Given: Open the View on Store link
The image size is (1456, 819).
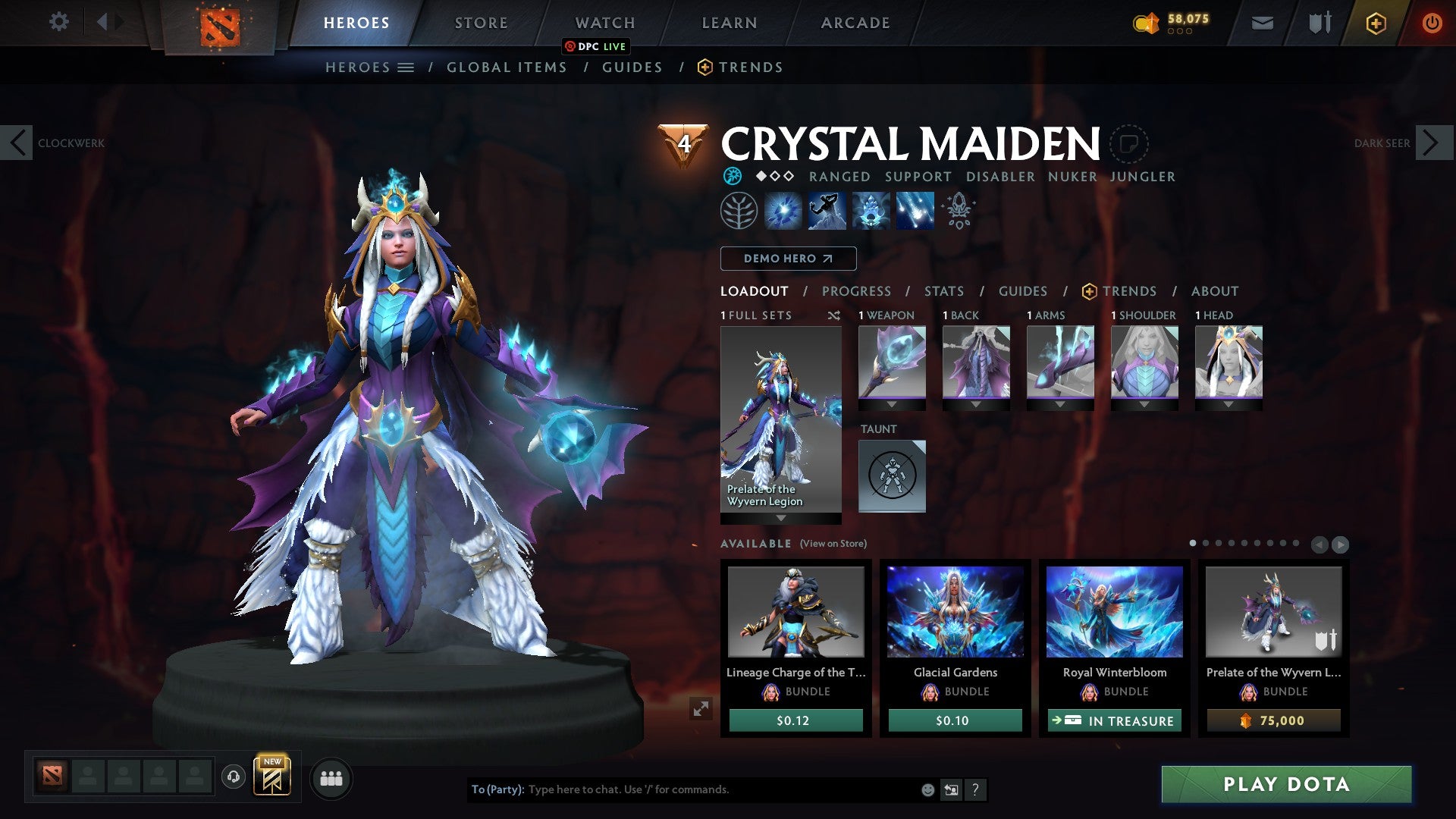Looking at the screenshot, I should [x=834, y=544].
